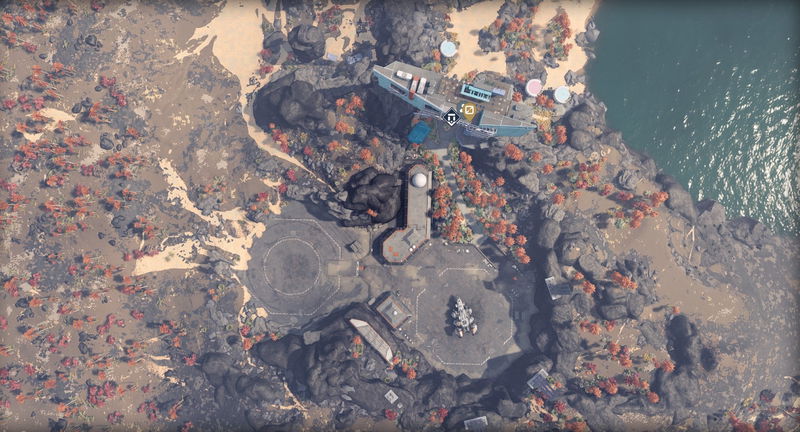
Task: Click the yellow pin map marker
Action: pos(468,112)
